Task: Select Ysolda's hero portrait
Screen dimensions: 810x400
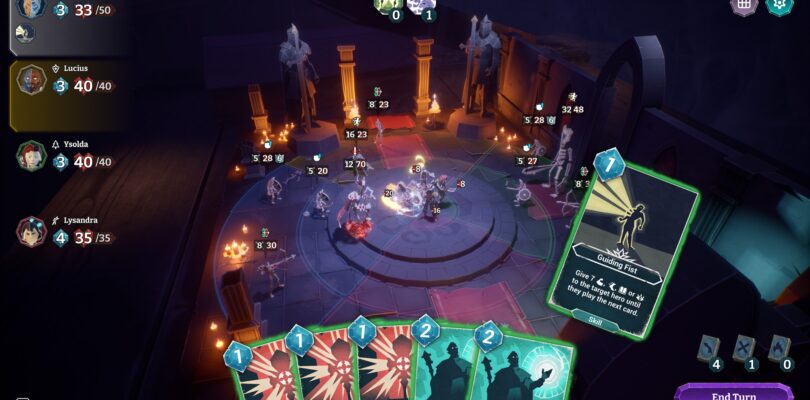Action: (x=31, y=157)
